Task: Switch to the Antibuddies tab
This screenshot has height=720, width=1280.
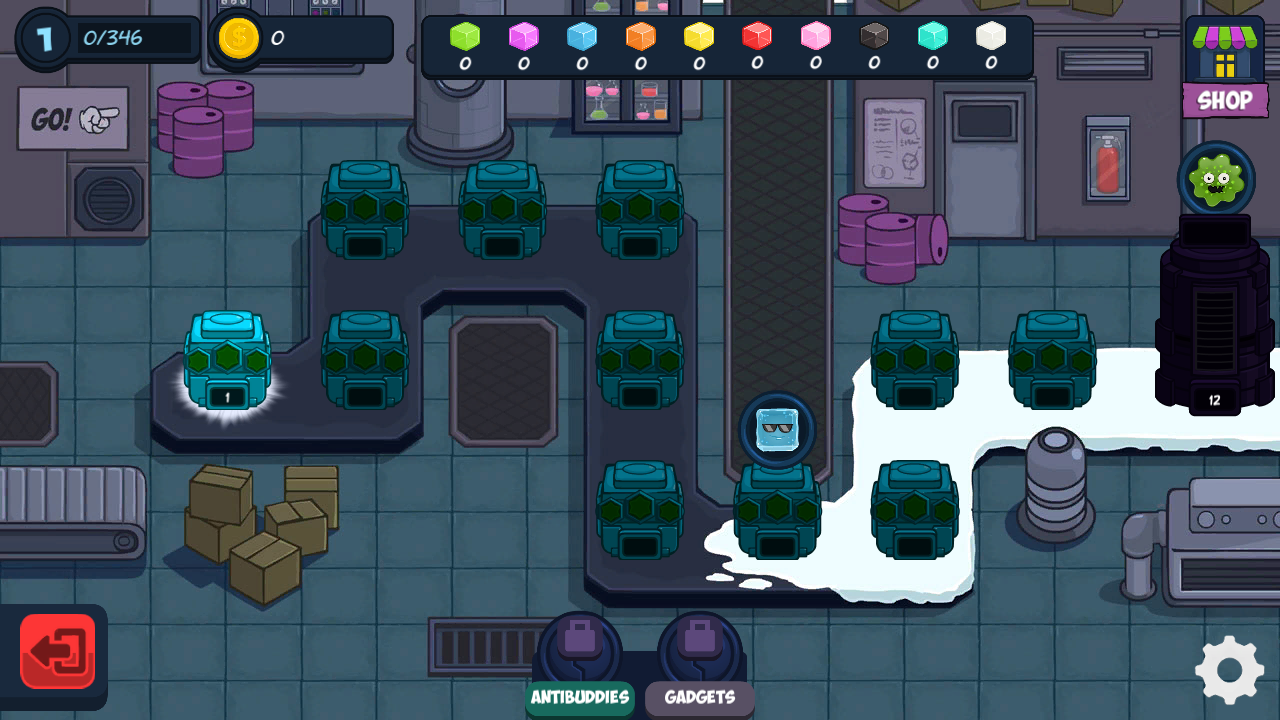Action: tap(580, 697)
